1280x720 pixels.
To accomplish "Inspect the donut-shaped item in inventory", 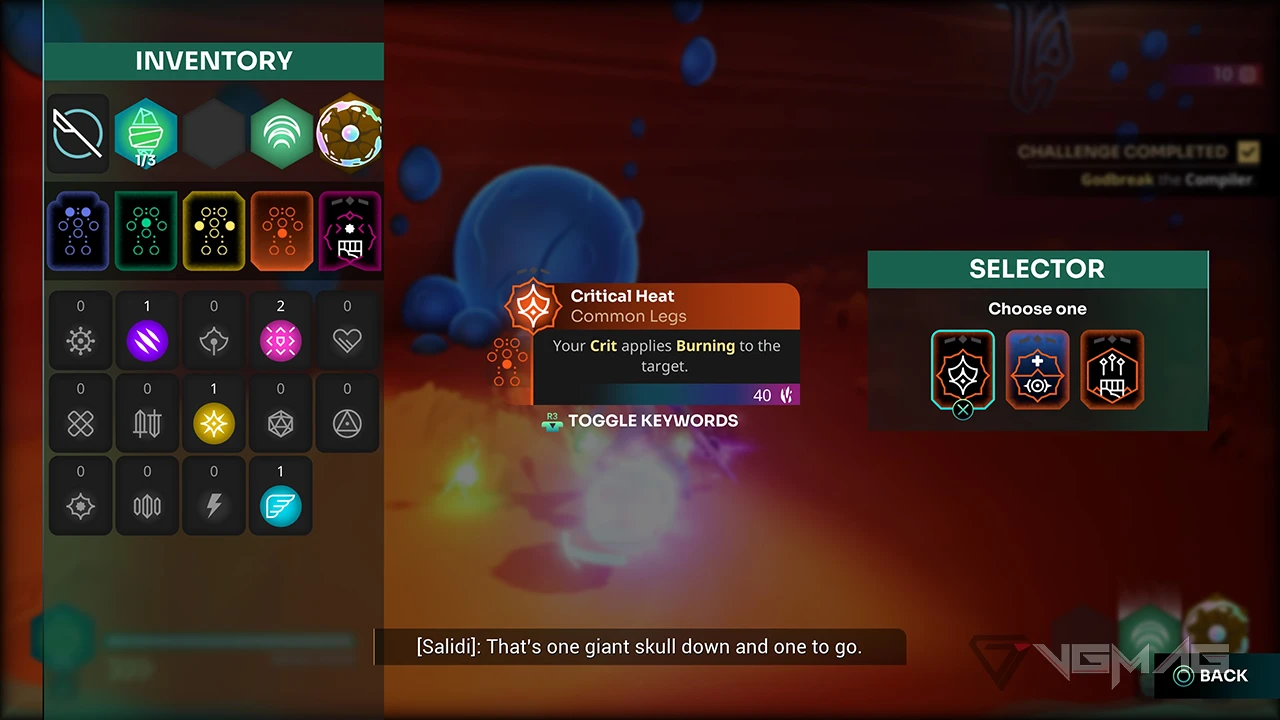I will click(x=349, y=134).
